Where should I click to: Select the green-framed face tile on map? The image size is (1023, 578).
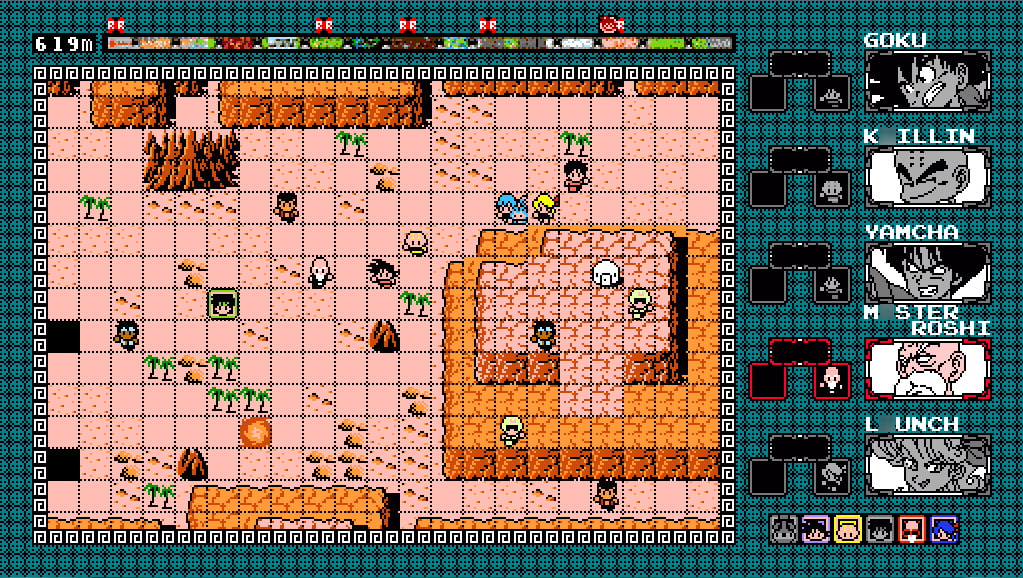tap(222, 304)
